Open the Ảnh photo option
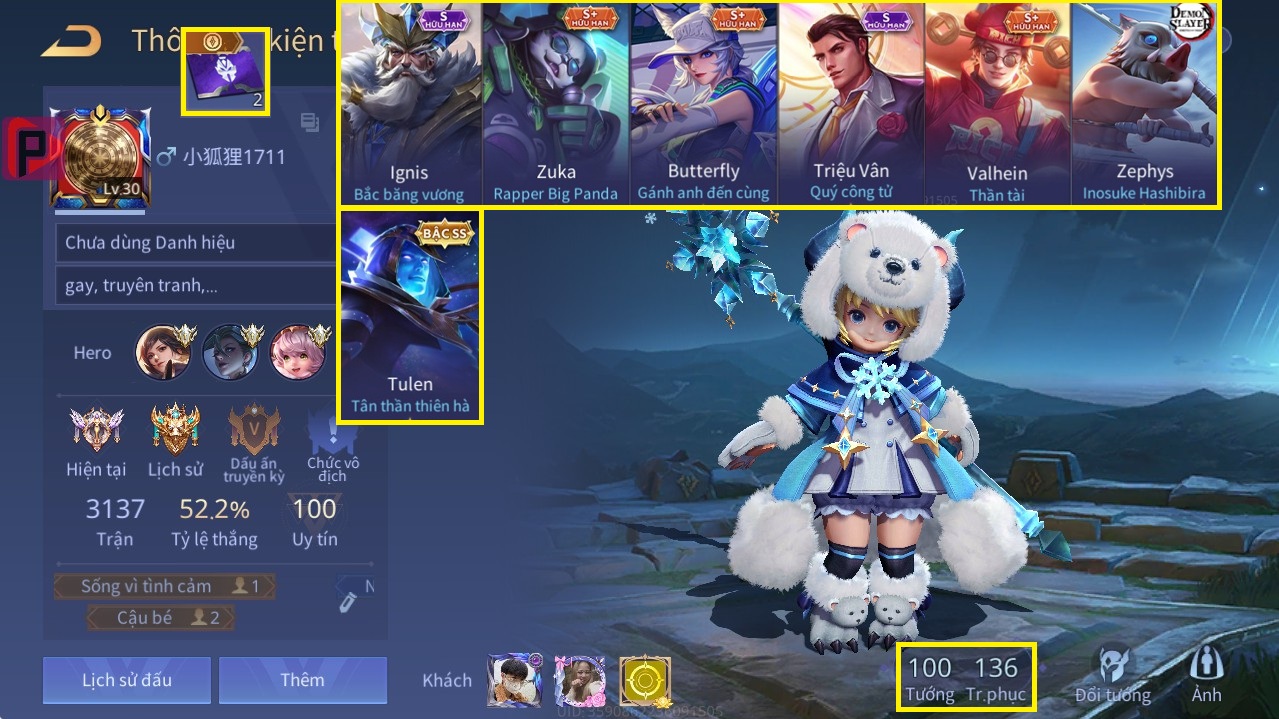 pyautogui.click(x=1206, y=675)
